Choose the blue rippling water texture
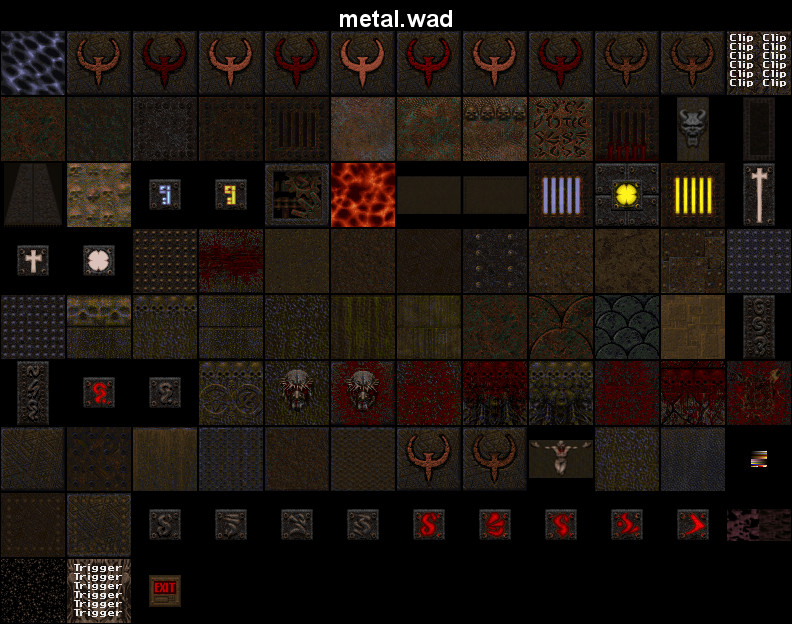 coord(33,62)
